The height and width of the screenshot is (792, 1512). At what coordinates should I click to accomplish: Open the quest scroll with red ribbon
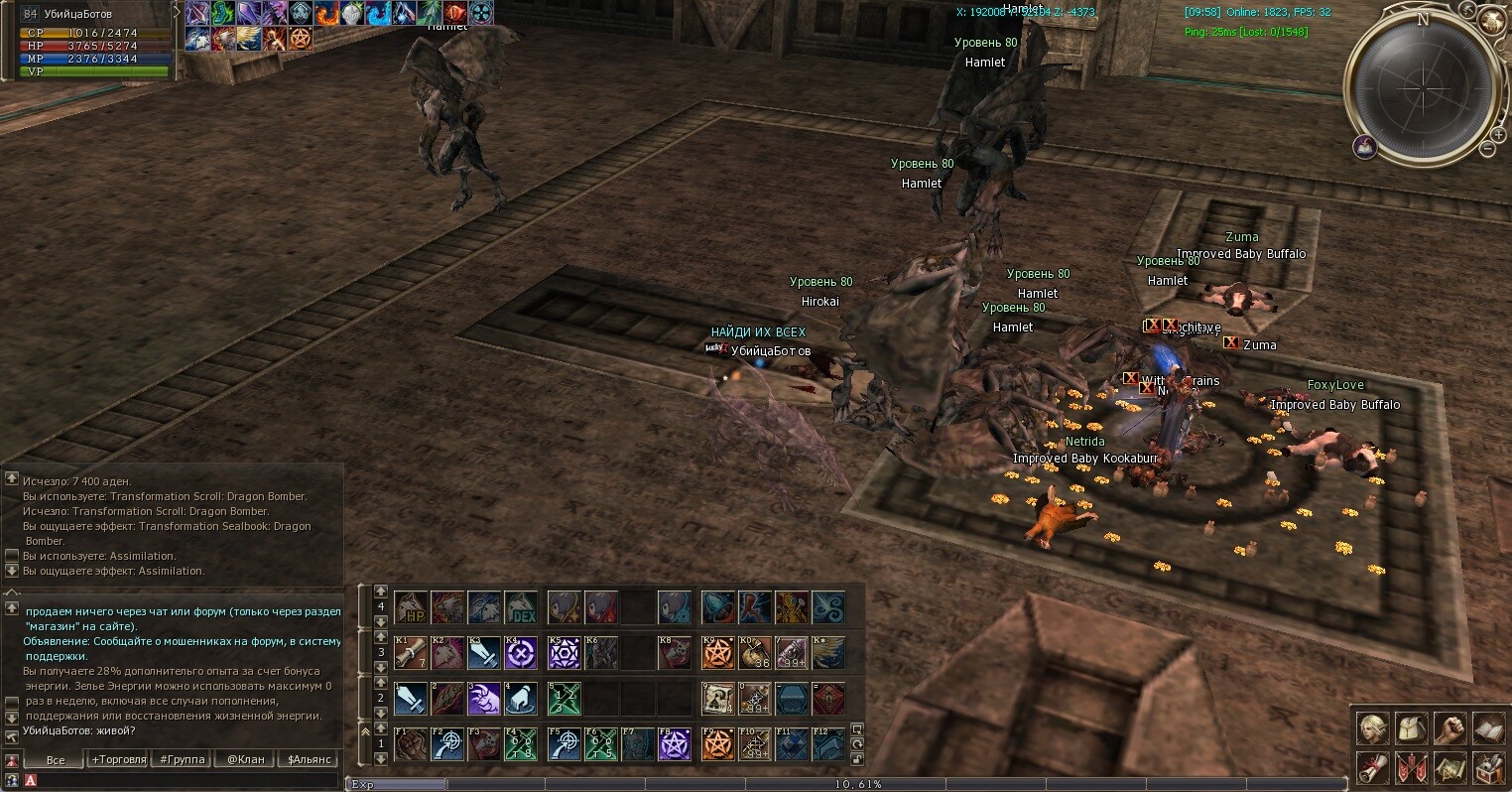tap(1373, 767)
